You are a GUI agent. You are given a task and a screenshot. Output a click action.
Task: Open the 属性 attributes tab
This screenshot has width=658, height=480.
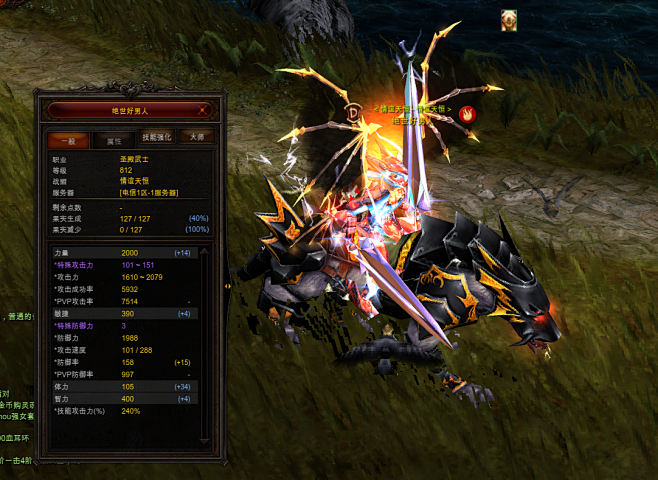(x=114, y=140)
